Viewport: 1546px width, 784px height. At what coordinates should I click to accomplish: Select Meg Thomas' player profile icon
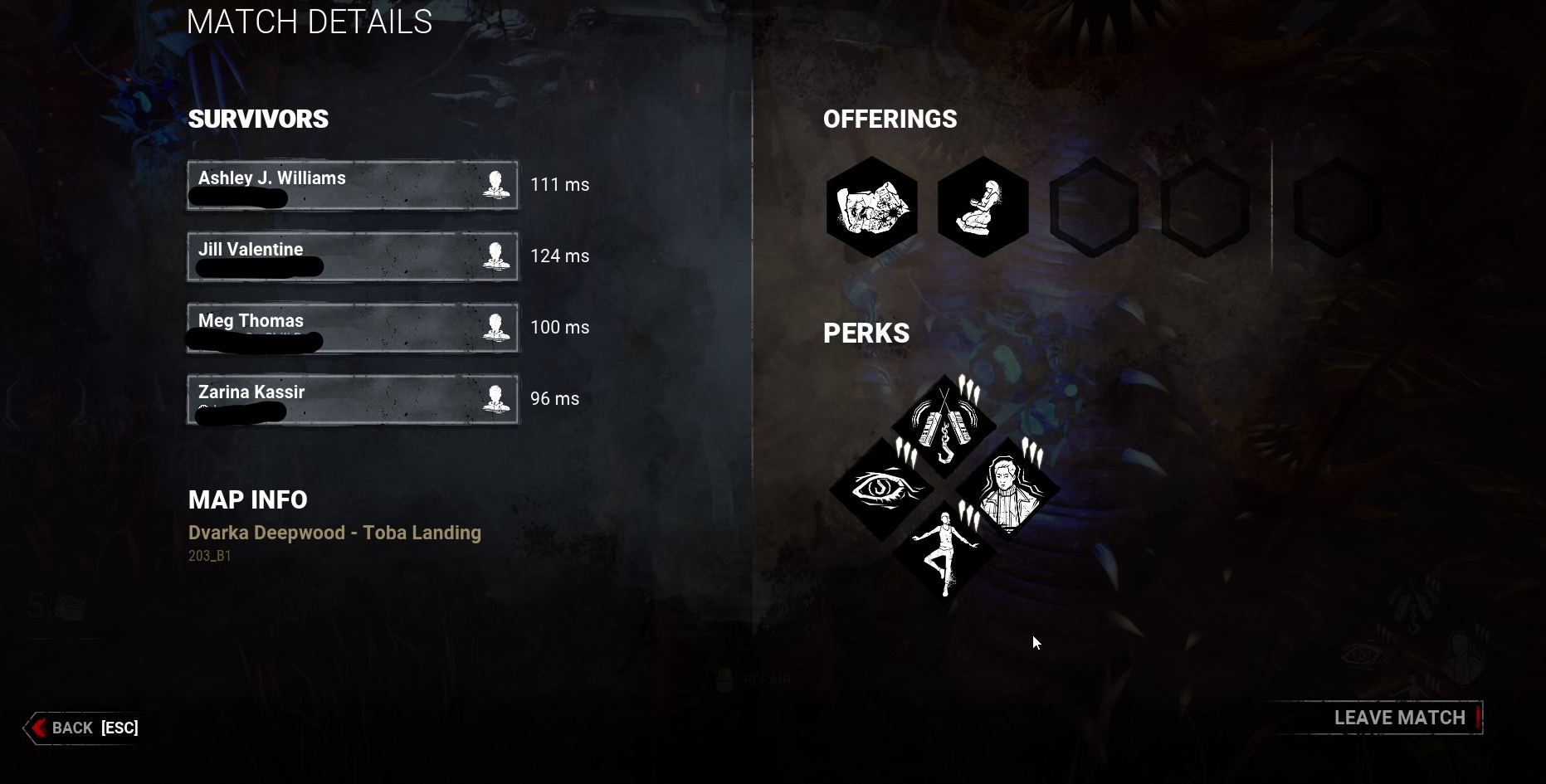click(x=499, y=328)
